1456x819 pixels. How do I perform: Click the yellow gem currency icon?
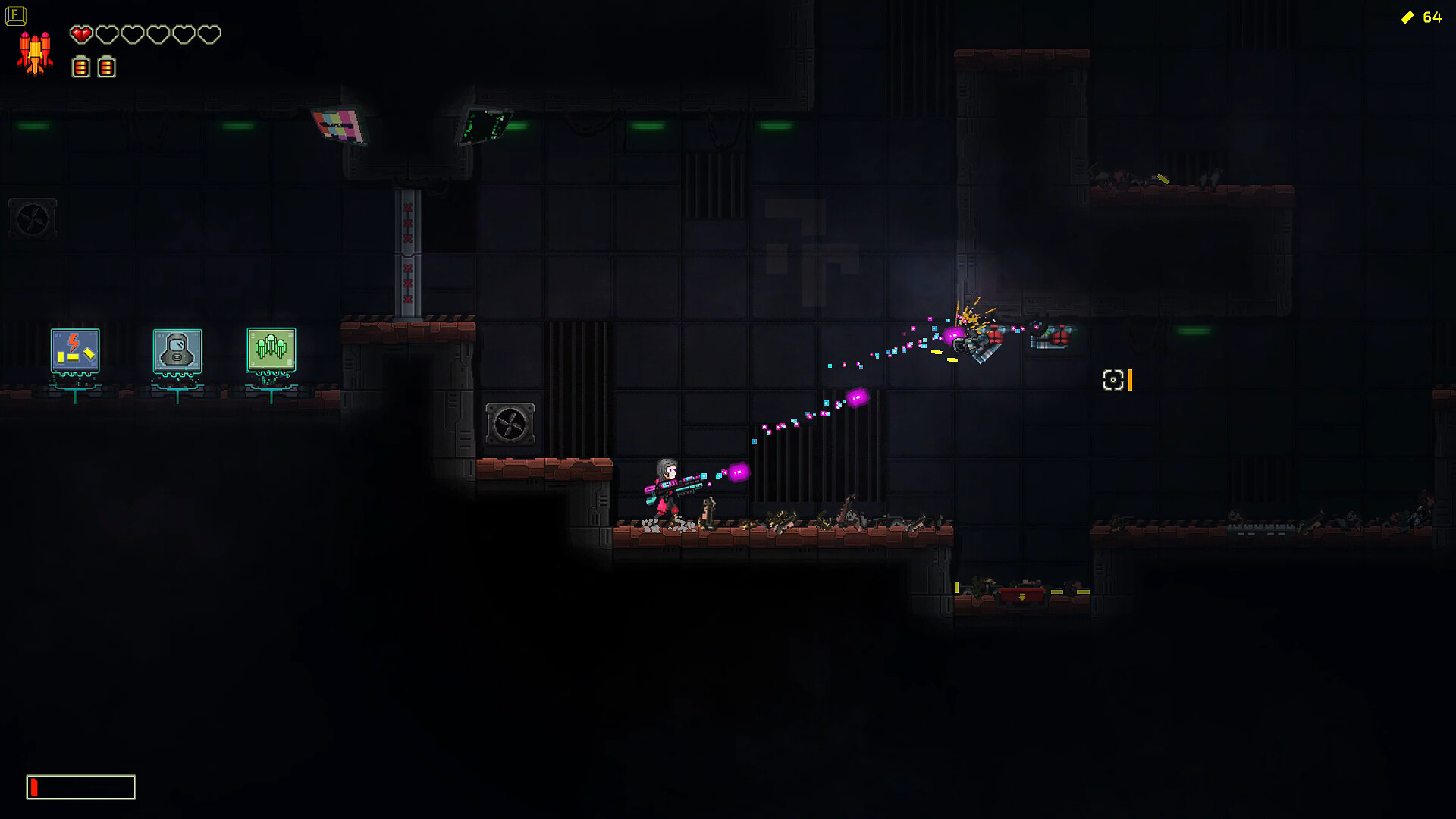click(x=1408, y=17)
